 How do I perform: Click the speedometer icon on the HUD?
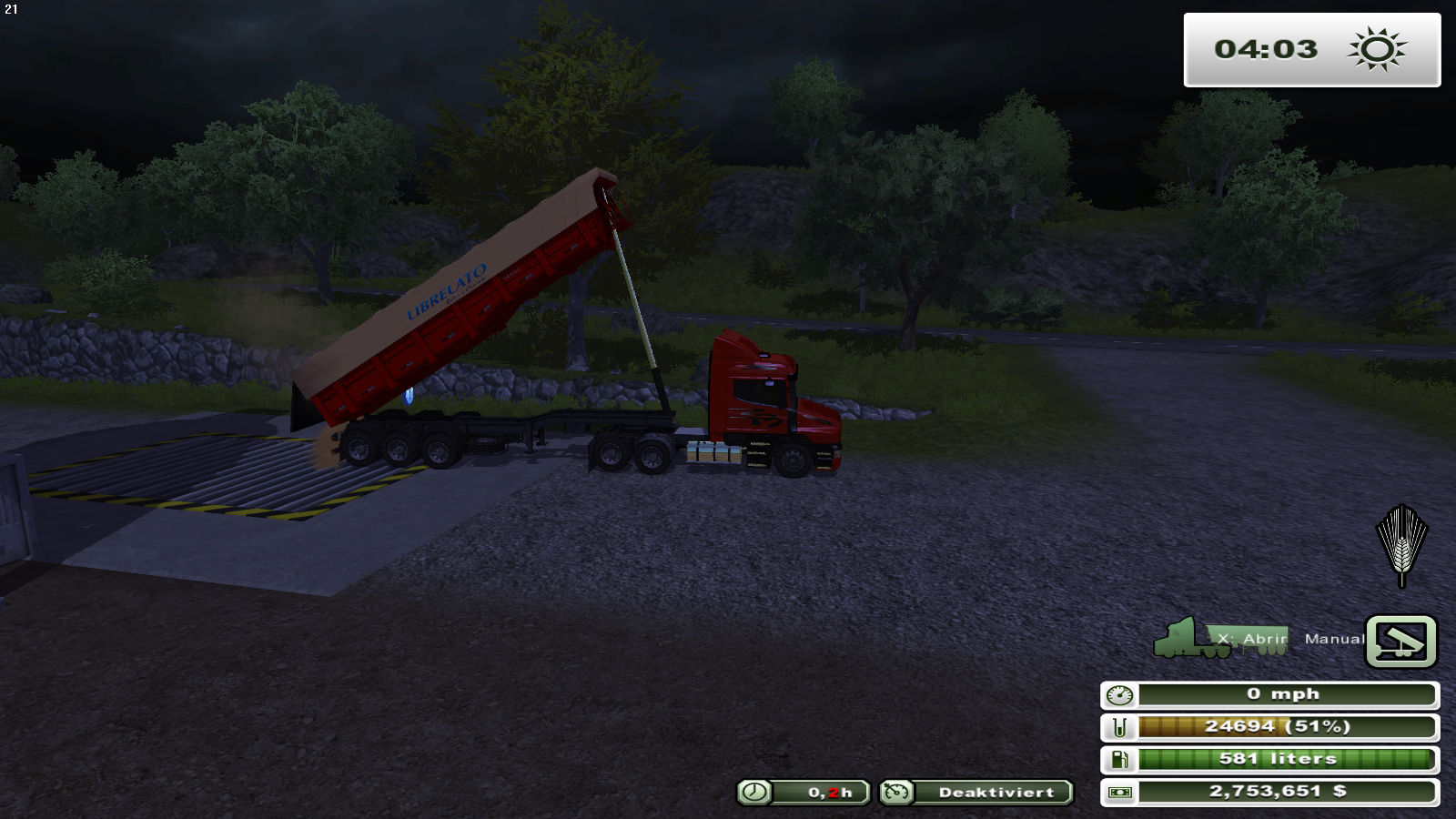tap(1118, 693)
